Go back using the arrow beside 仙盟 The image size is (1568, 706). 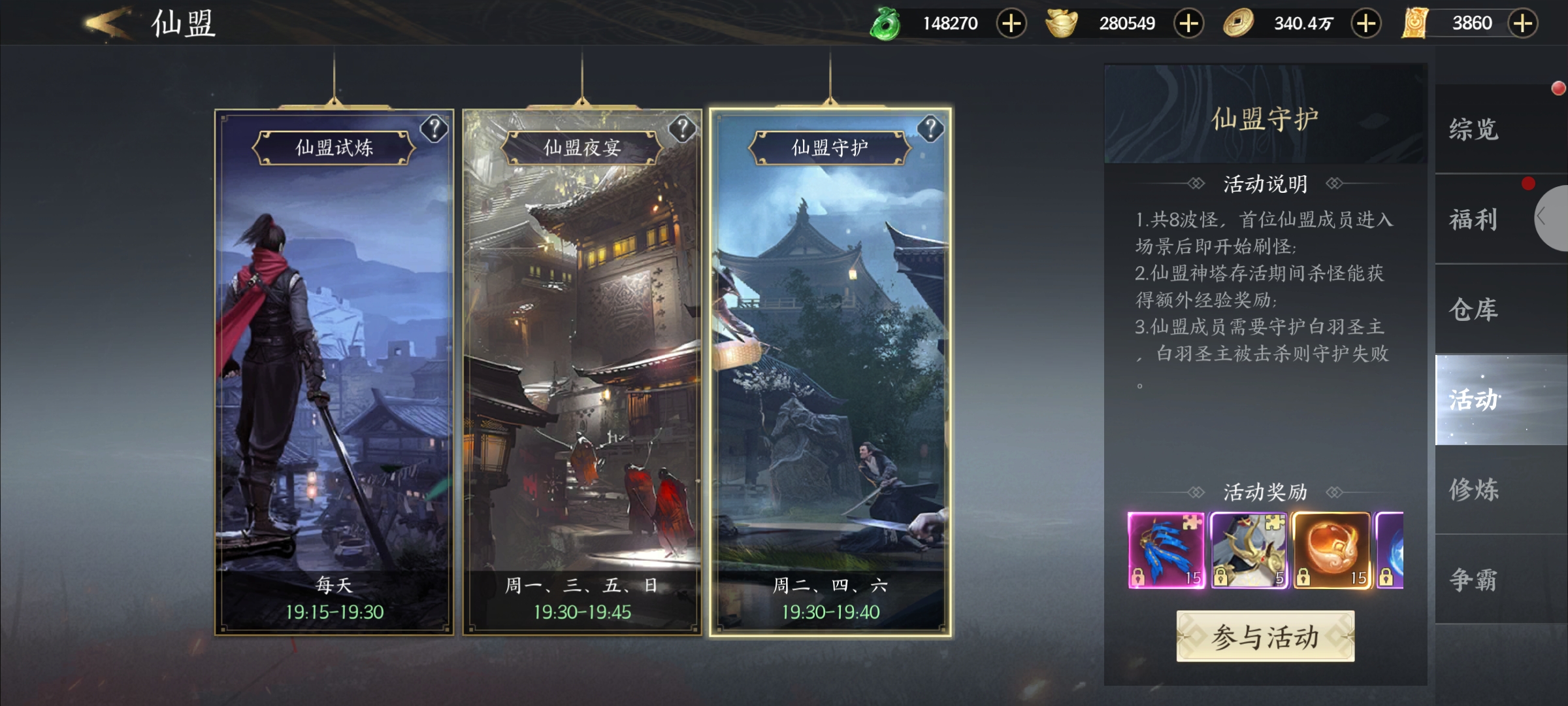point(108,24)
